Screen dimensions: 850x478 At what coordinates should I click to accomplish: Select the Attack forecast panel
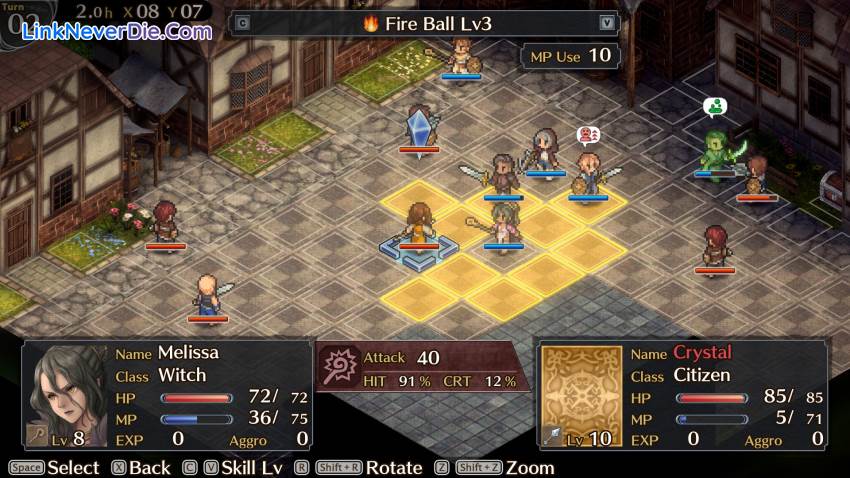(x=420, y=367)
